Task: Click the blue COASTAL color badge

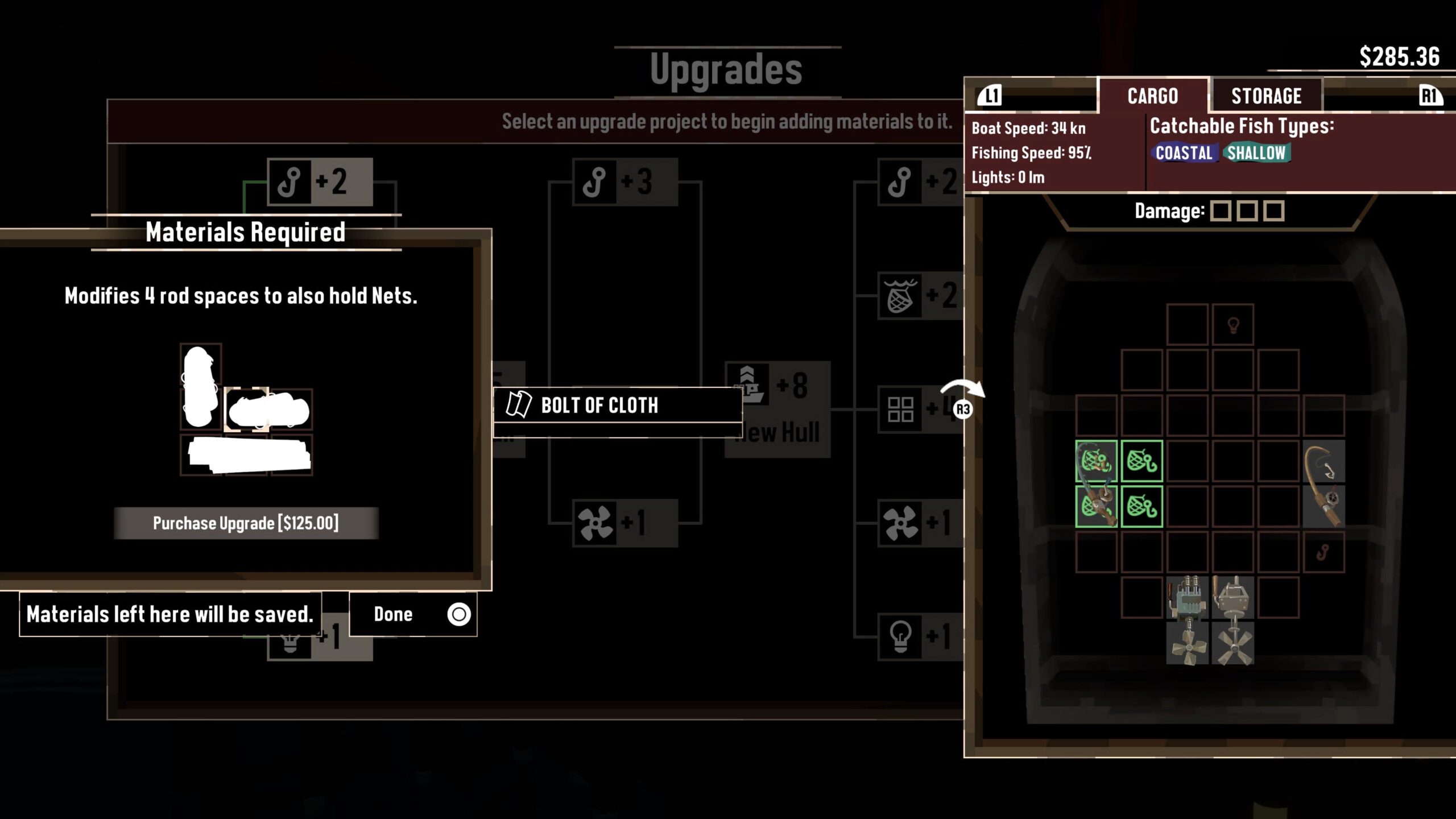Action: 1184,153
